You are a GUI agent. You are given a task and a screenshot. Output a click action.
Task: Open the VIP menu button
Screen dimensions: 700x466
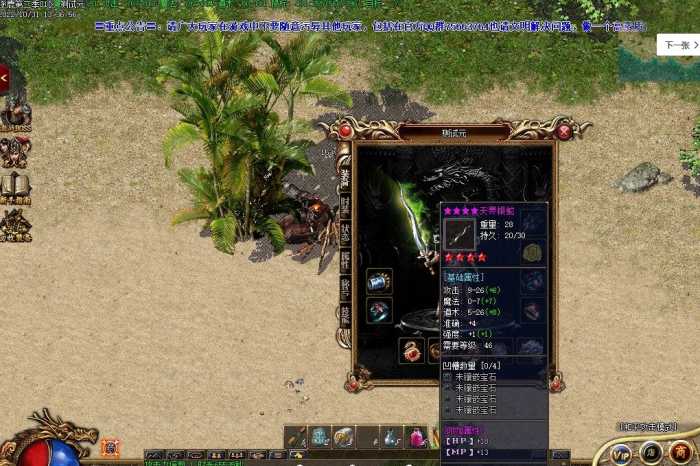pyautogui.click(x=622, y=452)
